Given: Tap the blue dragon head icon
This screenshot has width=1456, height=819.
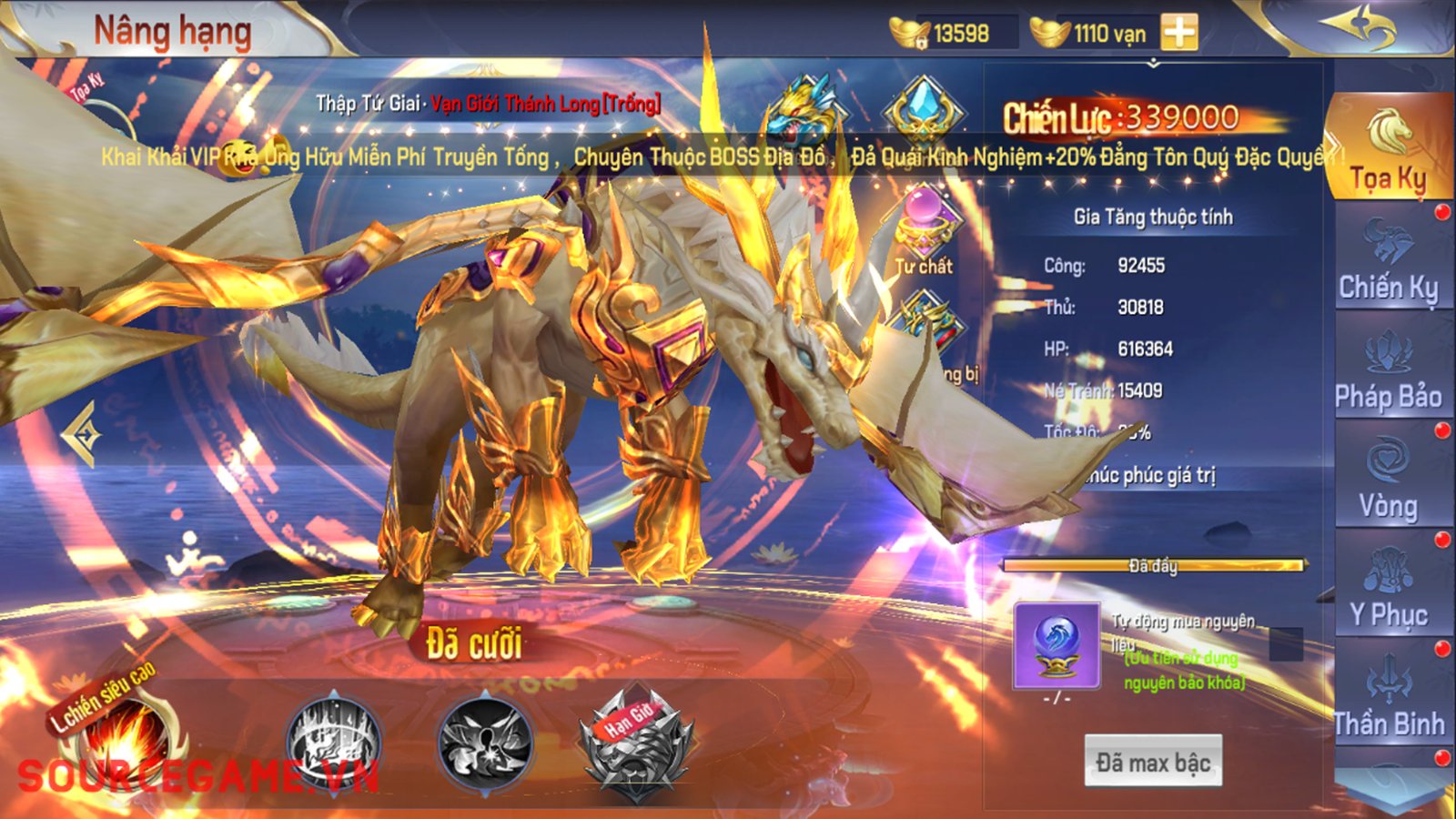Looking at the screenshot, I should 803,109.
